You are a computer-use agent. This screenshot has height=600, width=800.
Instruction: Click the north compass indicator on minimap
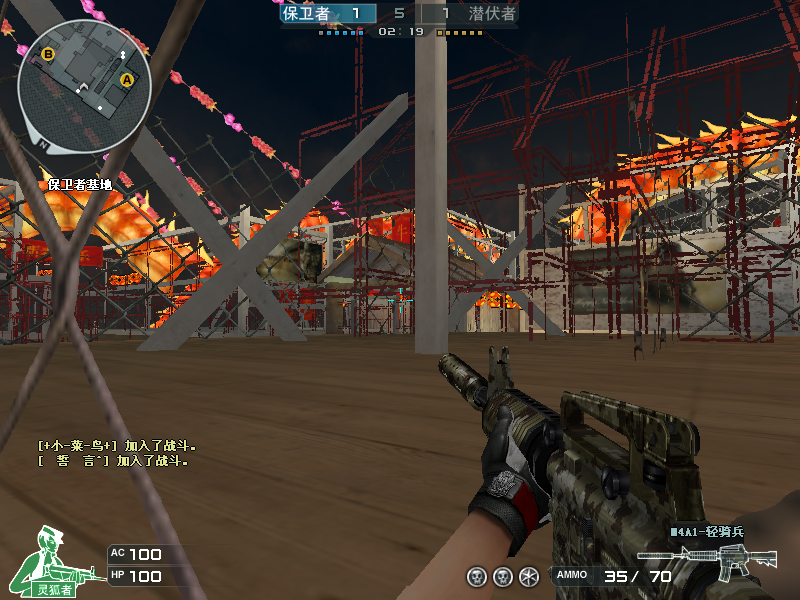pos(43,142)
